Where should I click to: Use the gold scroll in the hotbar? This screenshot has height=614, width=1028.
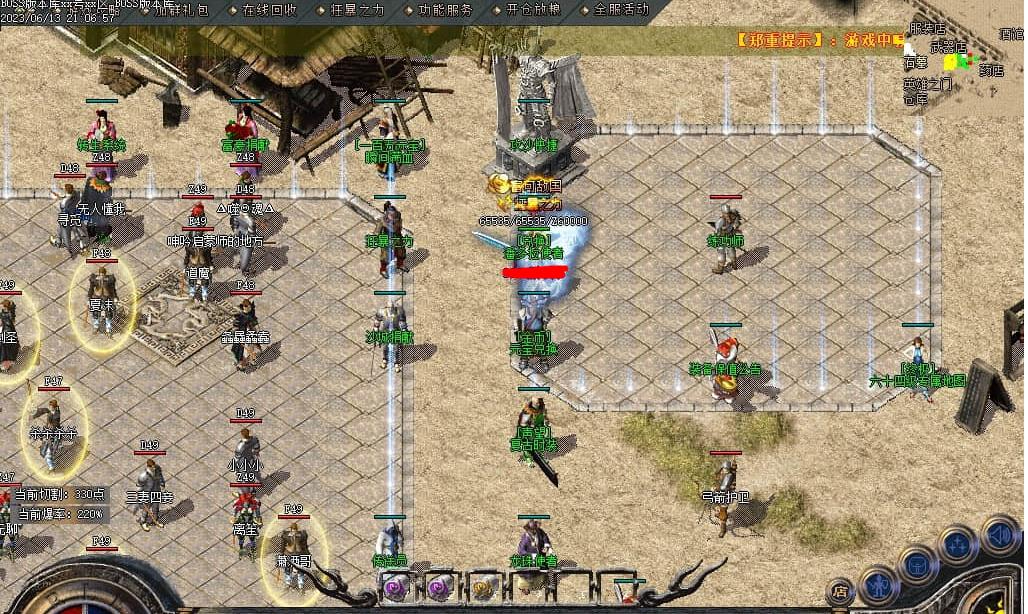pyautogui.click(x=483, y=587)
